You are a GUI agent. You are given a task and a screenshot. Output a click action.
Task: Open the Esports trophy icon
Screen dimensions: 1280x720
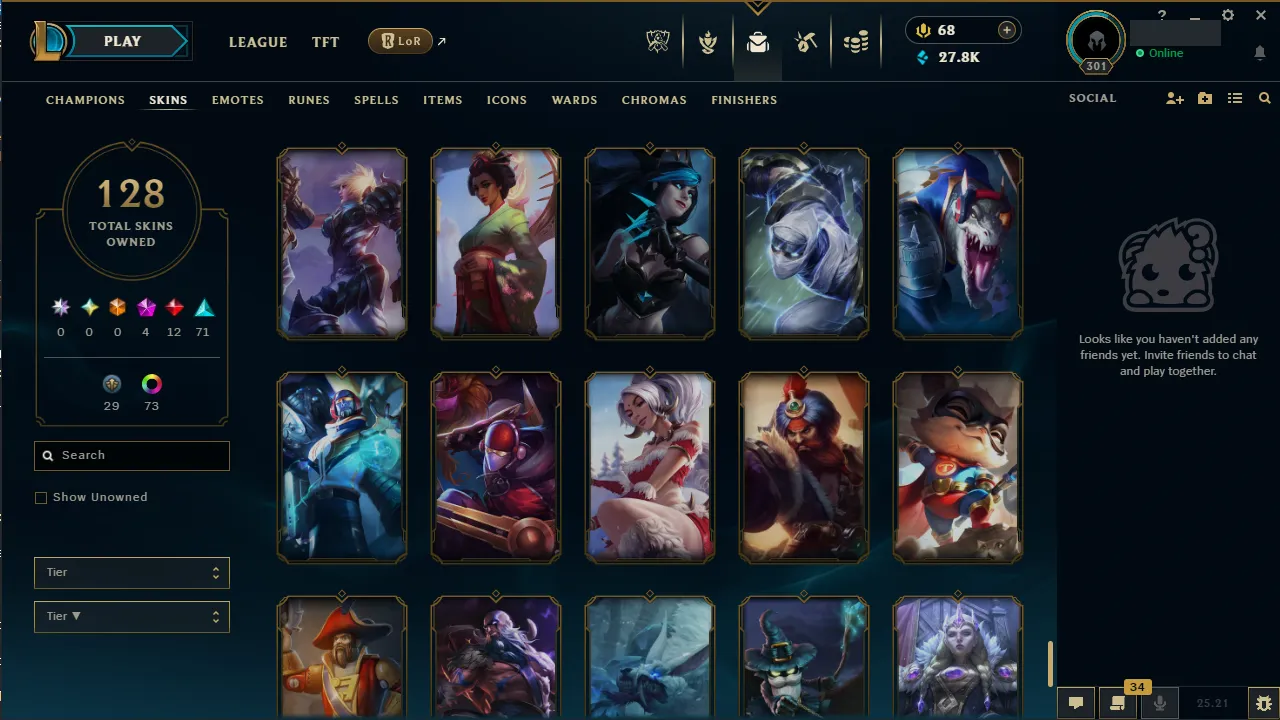pyautogui.click(x=658, y=41)
